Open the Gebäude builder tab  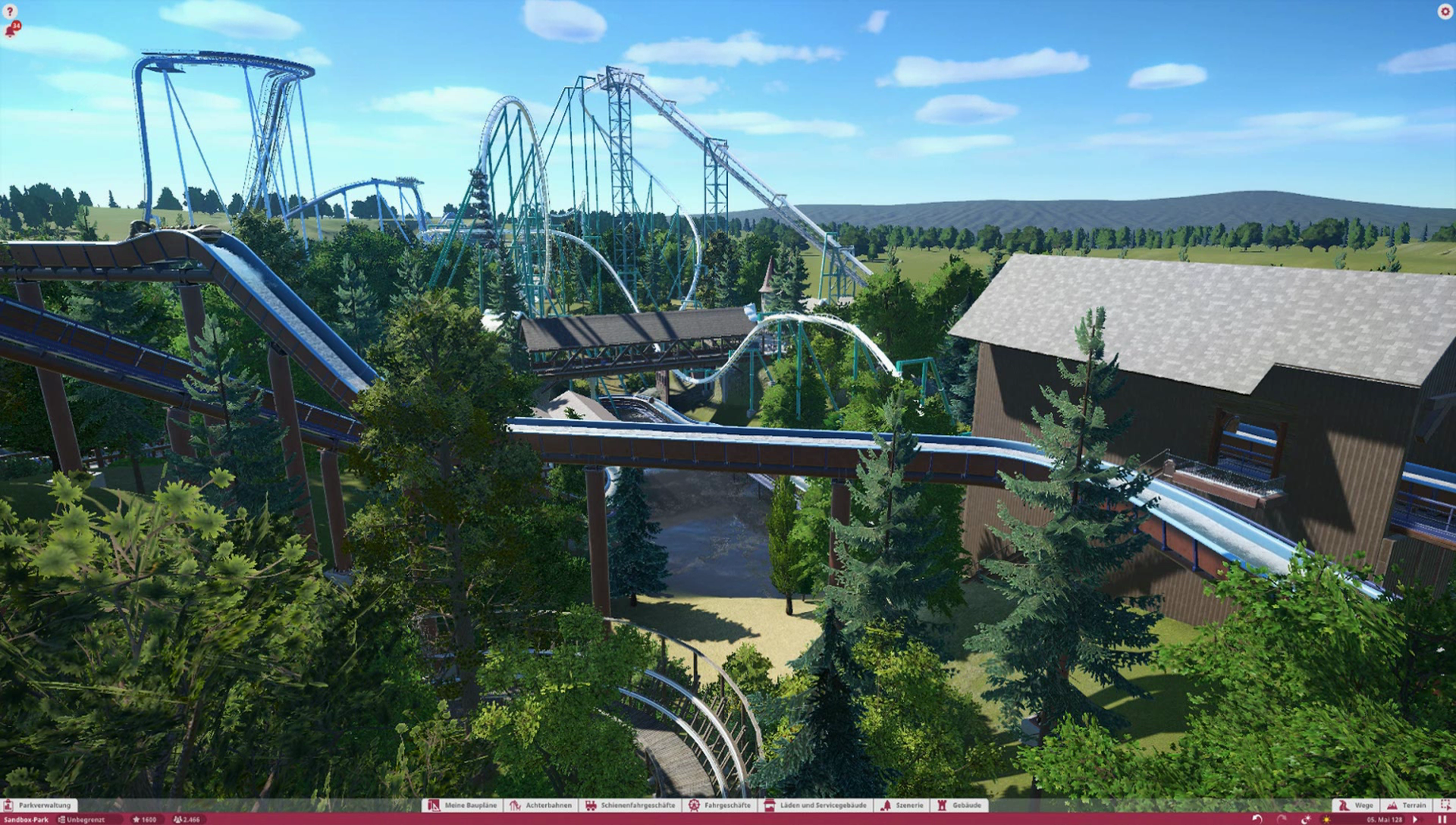click(x=960, y=805)
